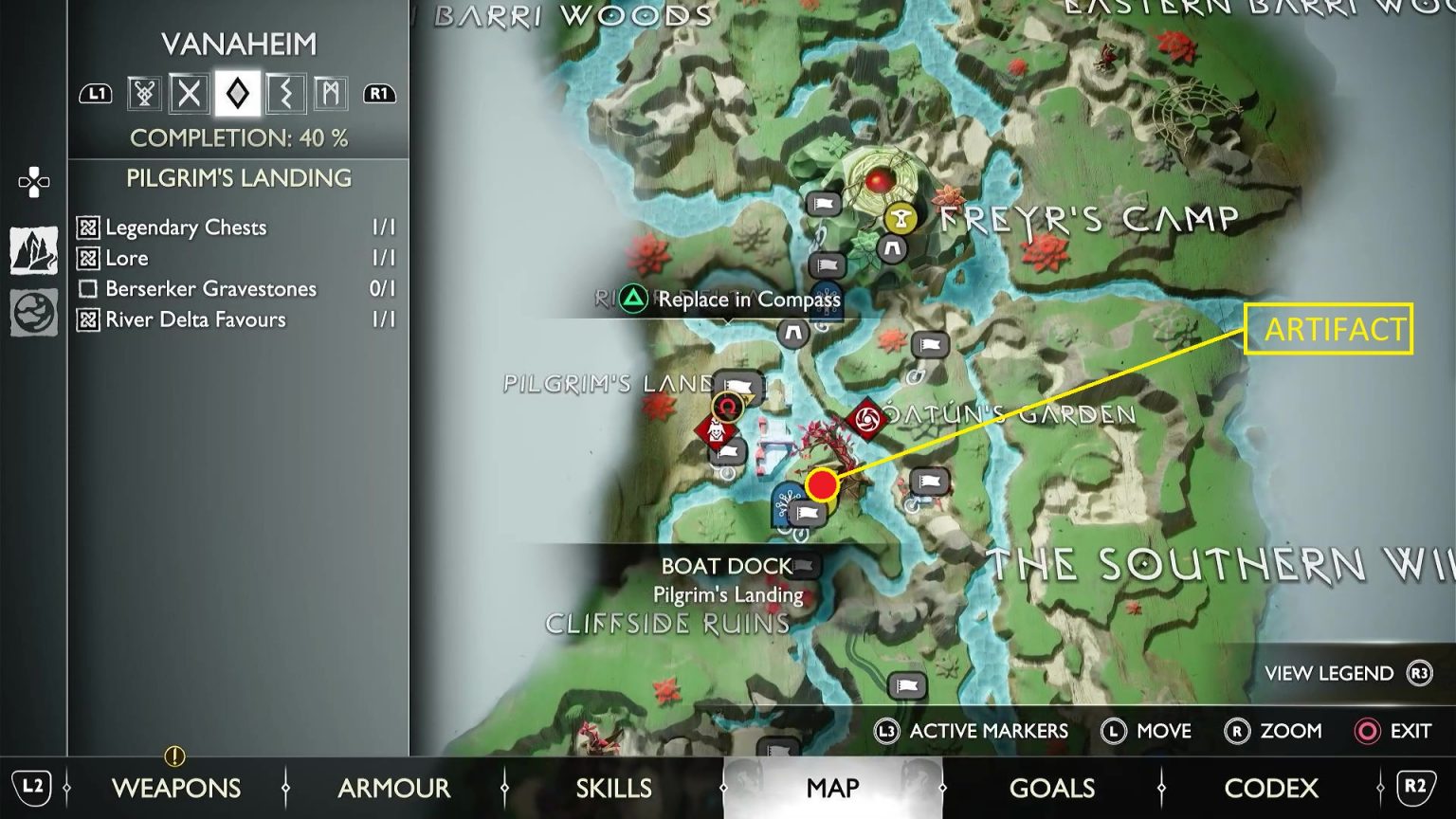Open the Goals tab
Screen dimensions: 1456x819
1052,787
